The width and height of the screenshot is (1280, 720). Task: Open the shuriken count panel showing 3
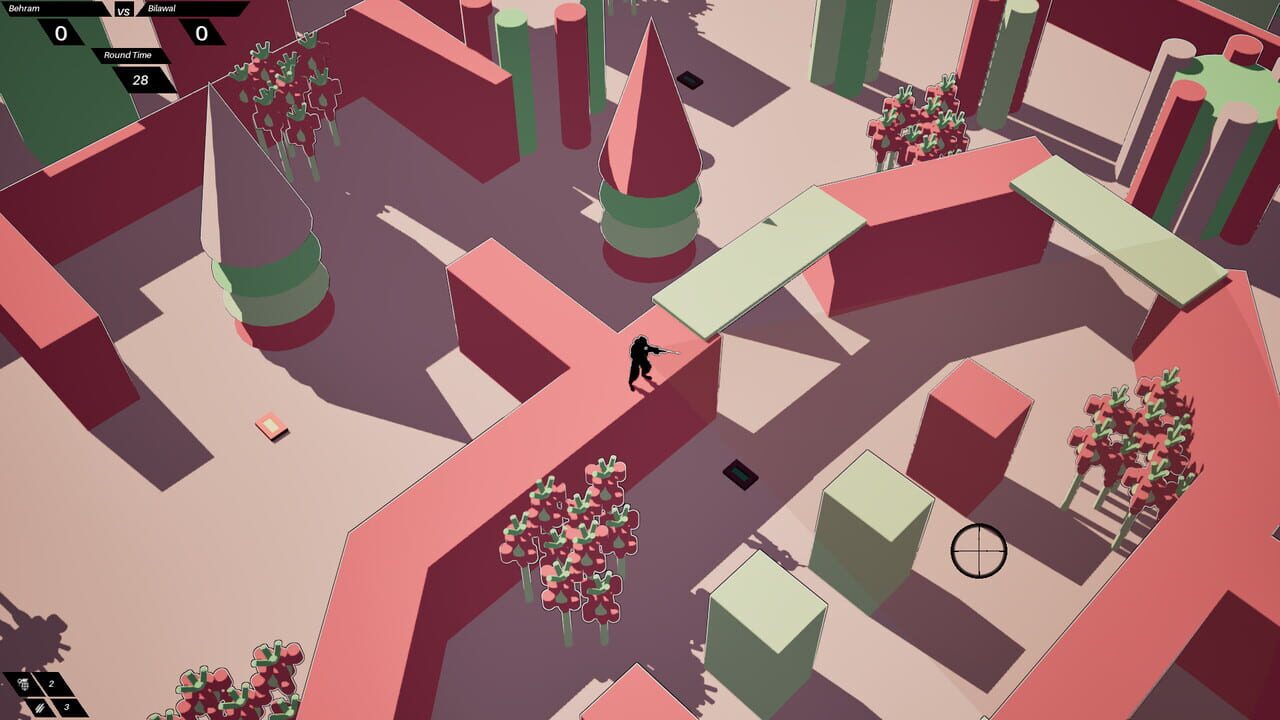coord(66,709)
